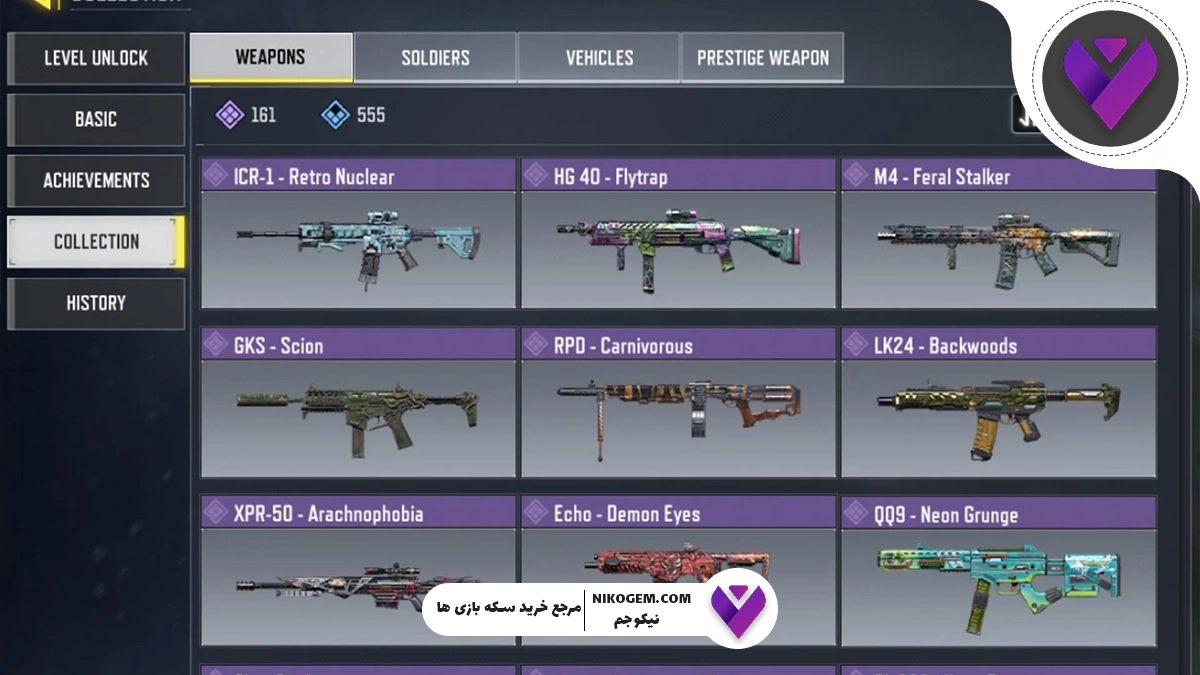Choose the Collection menu entry
The width and height of the screenshot is (1200, 675).
click(96, 242)
